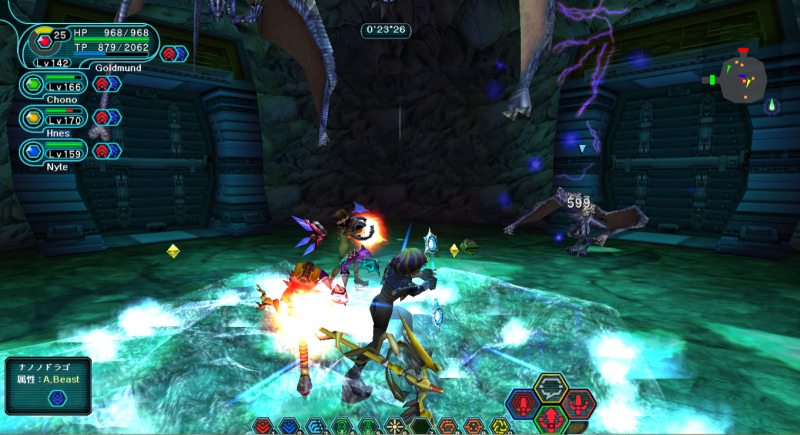Click the A.Beast enemy target info panel

tap(47, 386)
